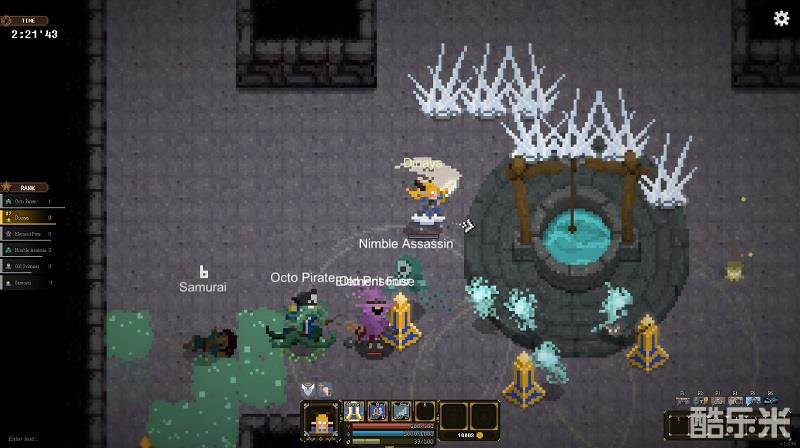Select the winged helmet buff icon
Image resolution: width=800 pixels, height=448 pixels.
(308, 388)
